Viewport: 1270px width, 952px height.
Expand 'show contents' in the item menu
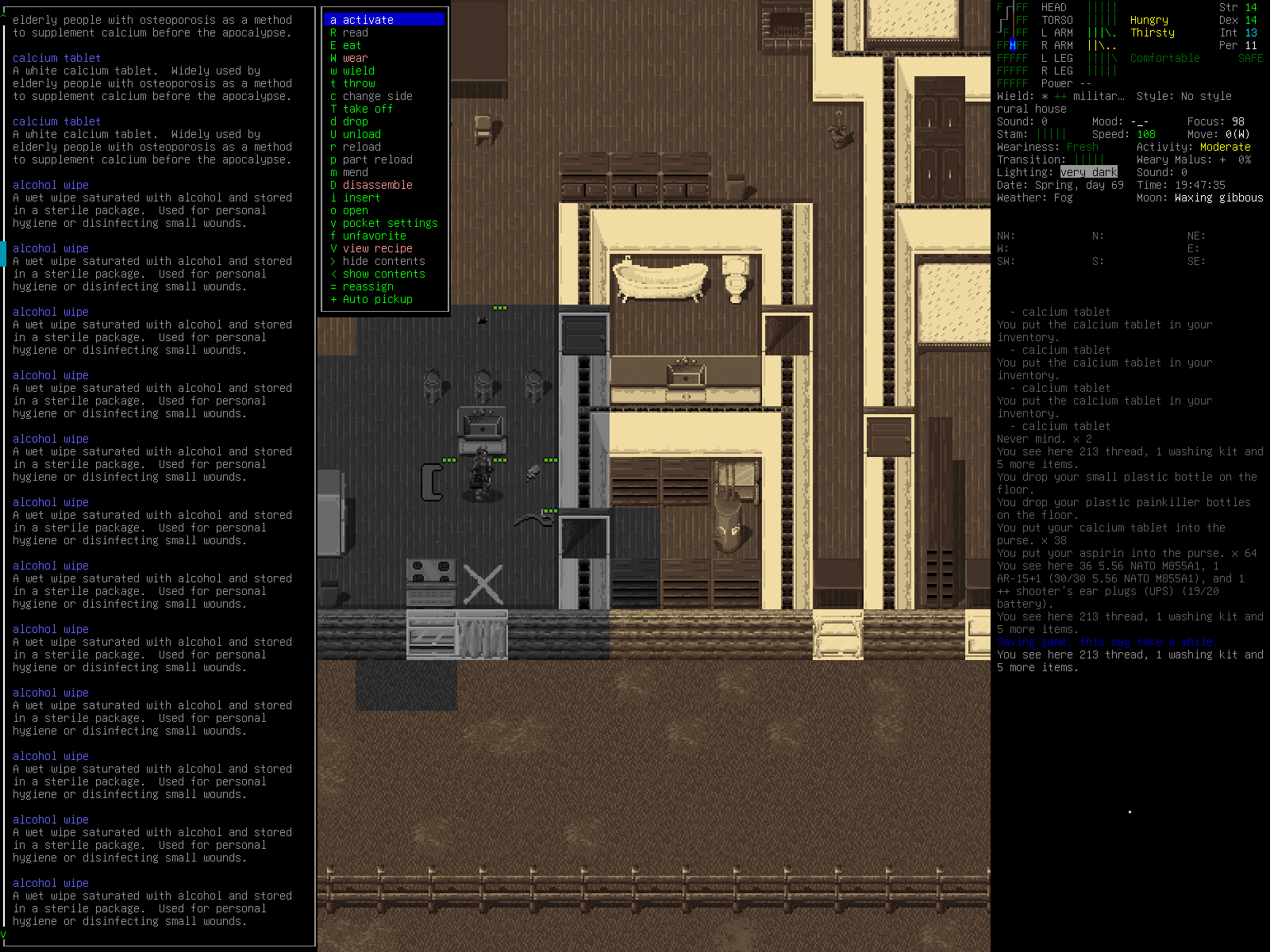click(385, 274)
